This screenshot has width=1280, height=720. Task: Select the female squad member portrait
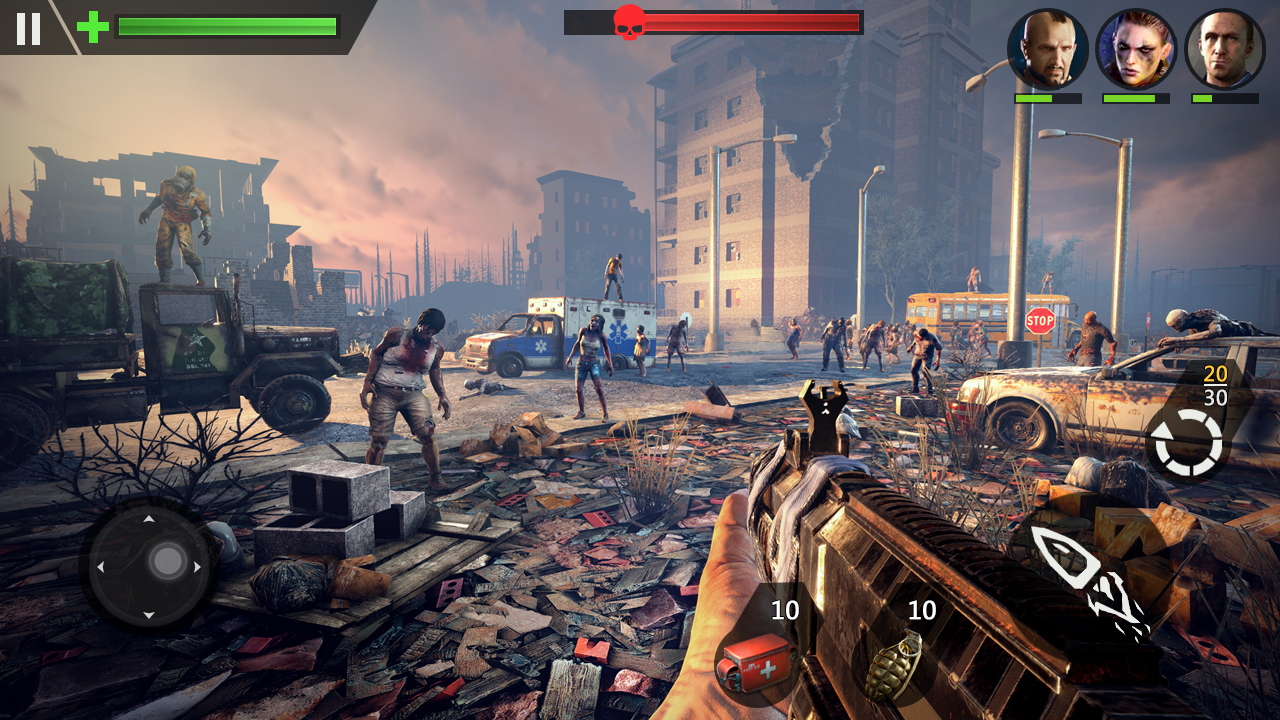tap(1135, 49)
